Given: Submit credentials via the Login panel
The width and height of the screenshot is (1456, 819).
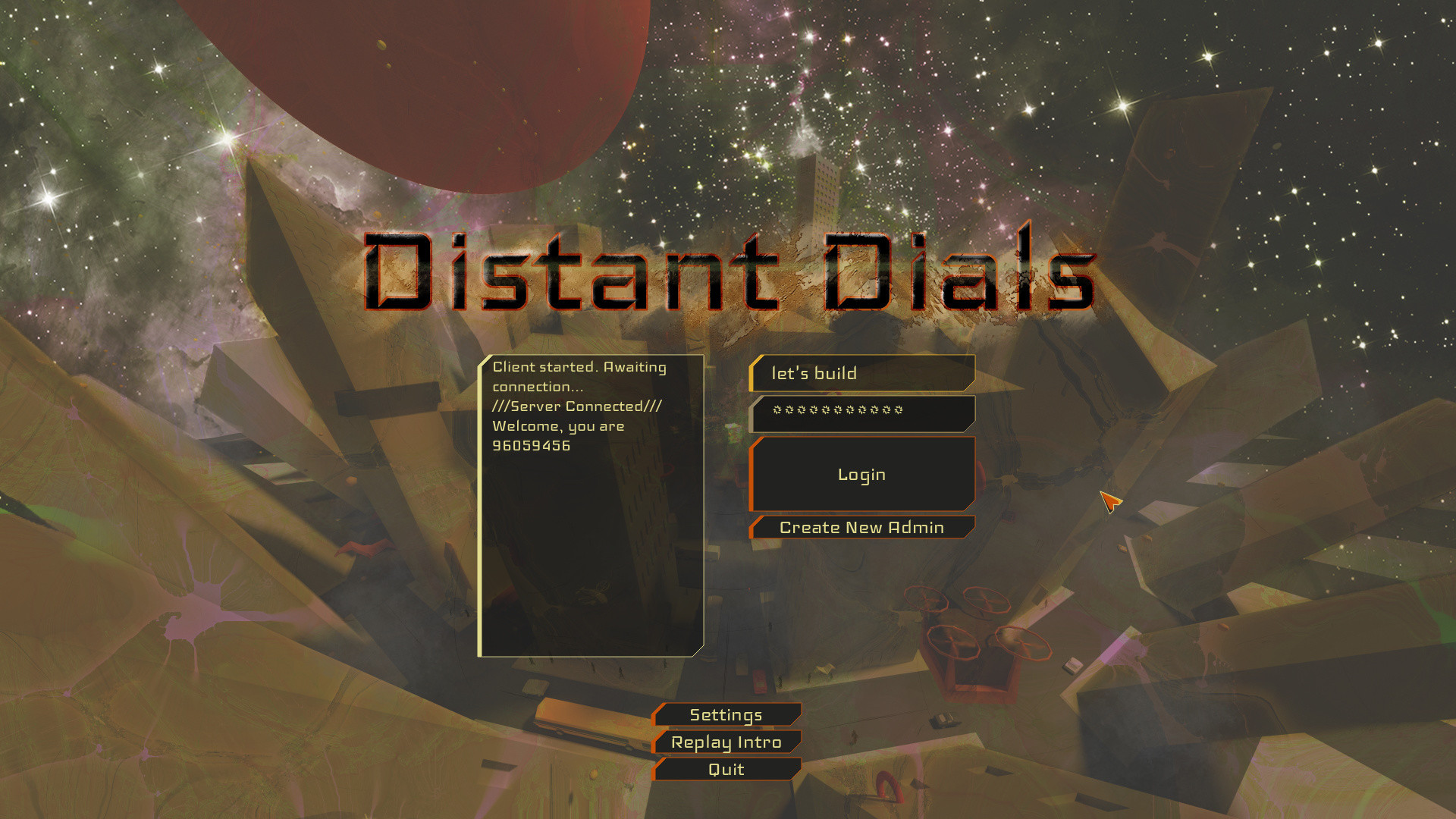Looking at the screenshot, I should (861, 473).
